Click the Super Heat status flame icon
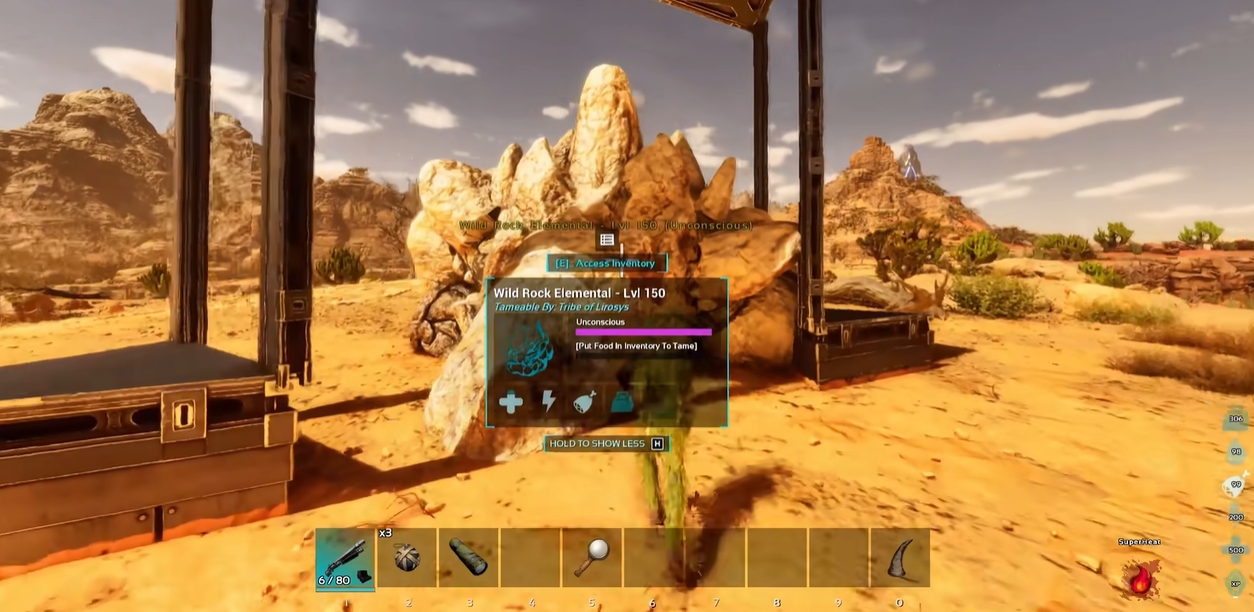1254x612 pixels. [1139, 577]
